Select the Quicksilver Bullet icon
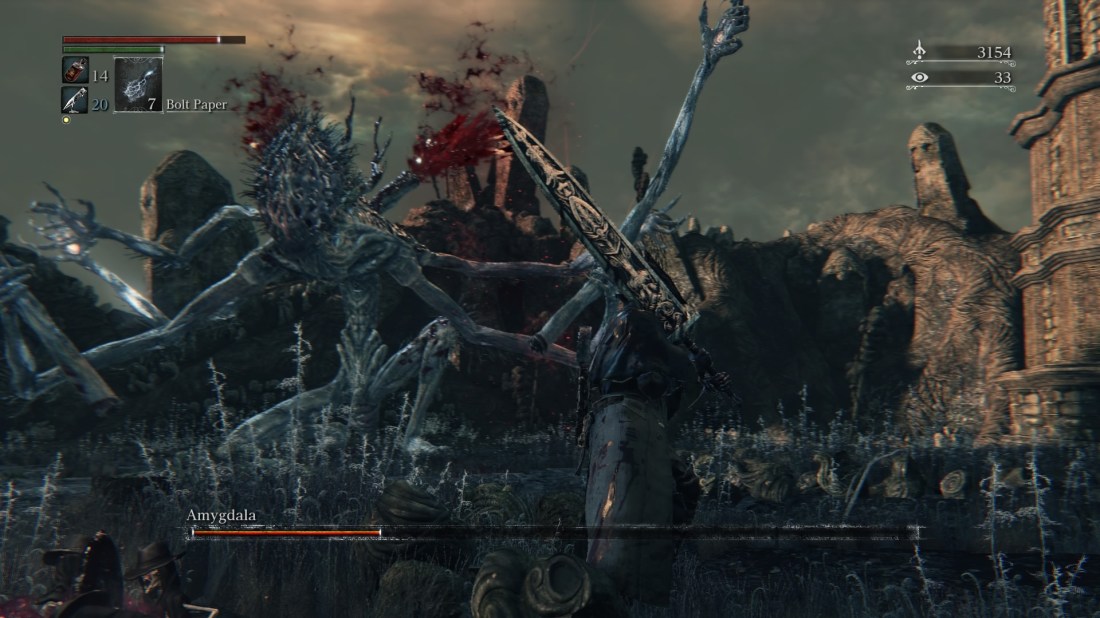This screenshot has width=1100, height=618. point(75,99)
